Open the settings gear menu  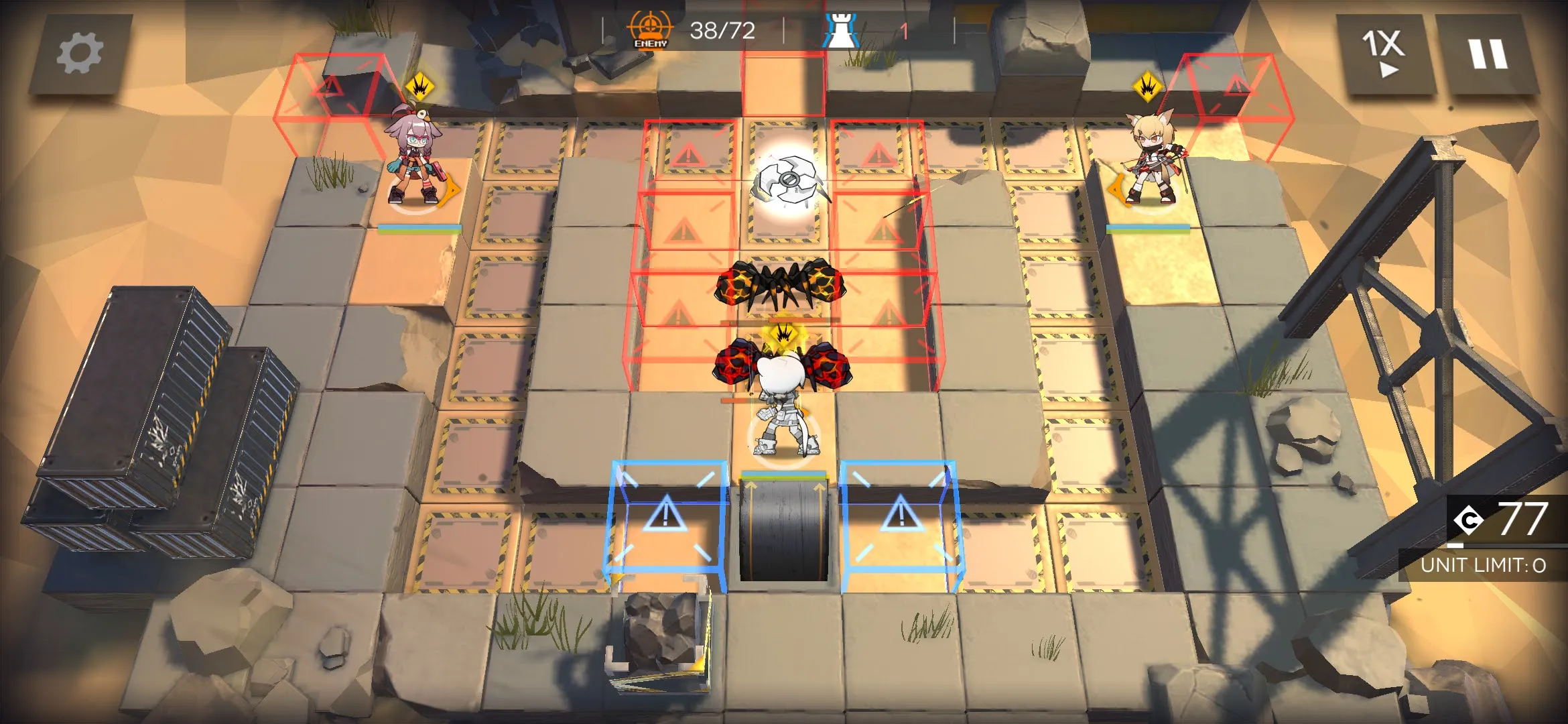tap(80, 53)
